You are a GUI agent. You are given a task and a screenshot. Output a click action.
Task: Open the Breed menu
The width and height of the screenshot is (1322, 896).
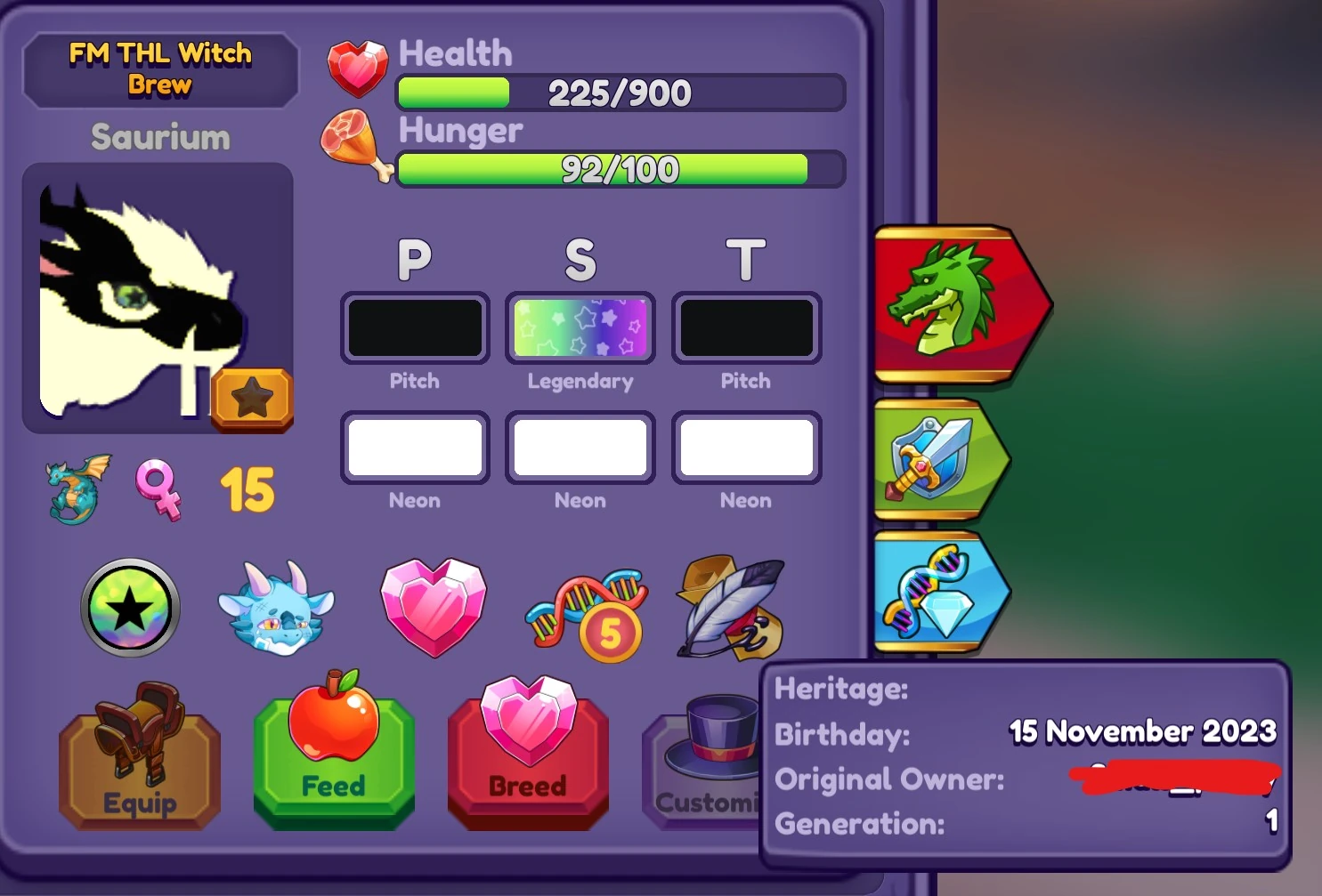coord(528,761)
